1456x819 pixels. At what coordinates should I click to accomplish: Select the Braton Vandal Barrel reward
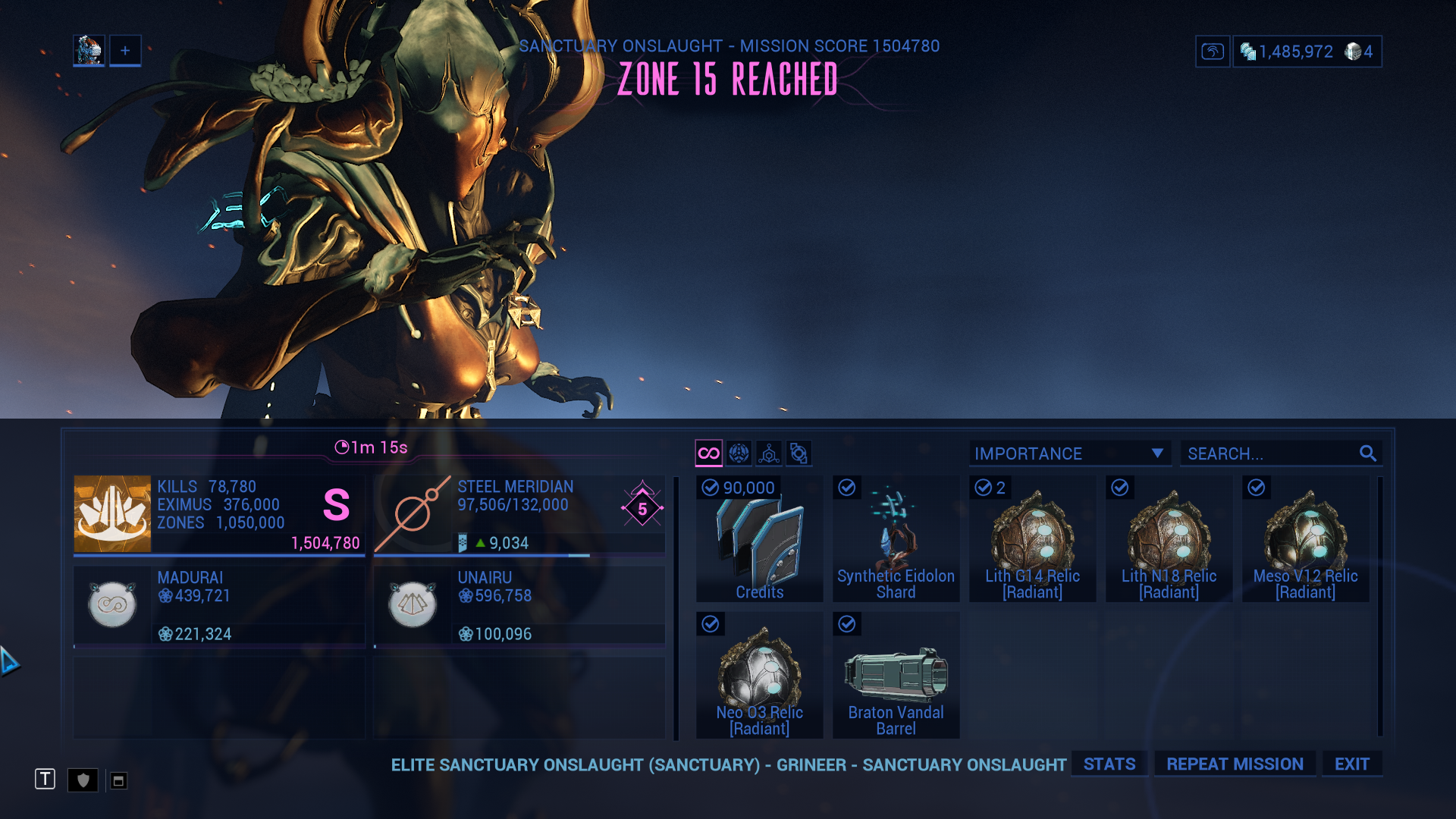coord(896,676)
